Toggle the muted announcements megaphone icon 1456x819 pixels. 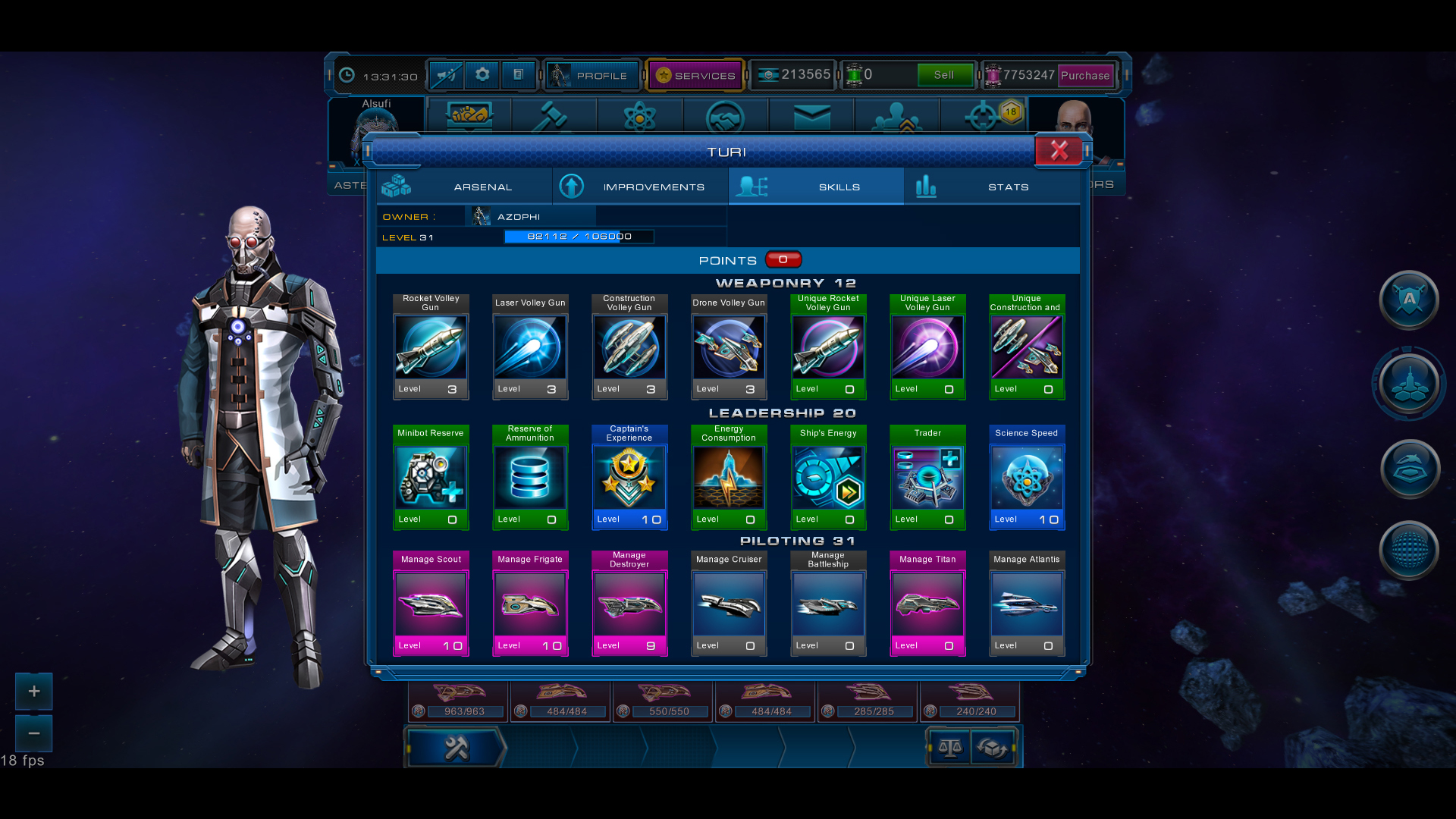pyautogui.click(x=447, y=75)
